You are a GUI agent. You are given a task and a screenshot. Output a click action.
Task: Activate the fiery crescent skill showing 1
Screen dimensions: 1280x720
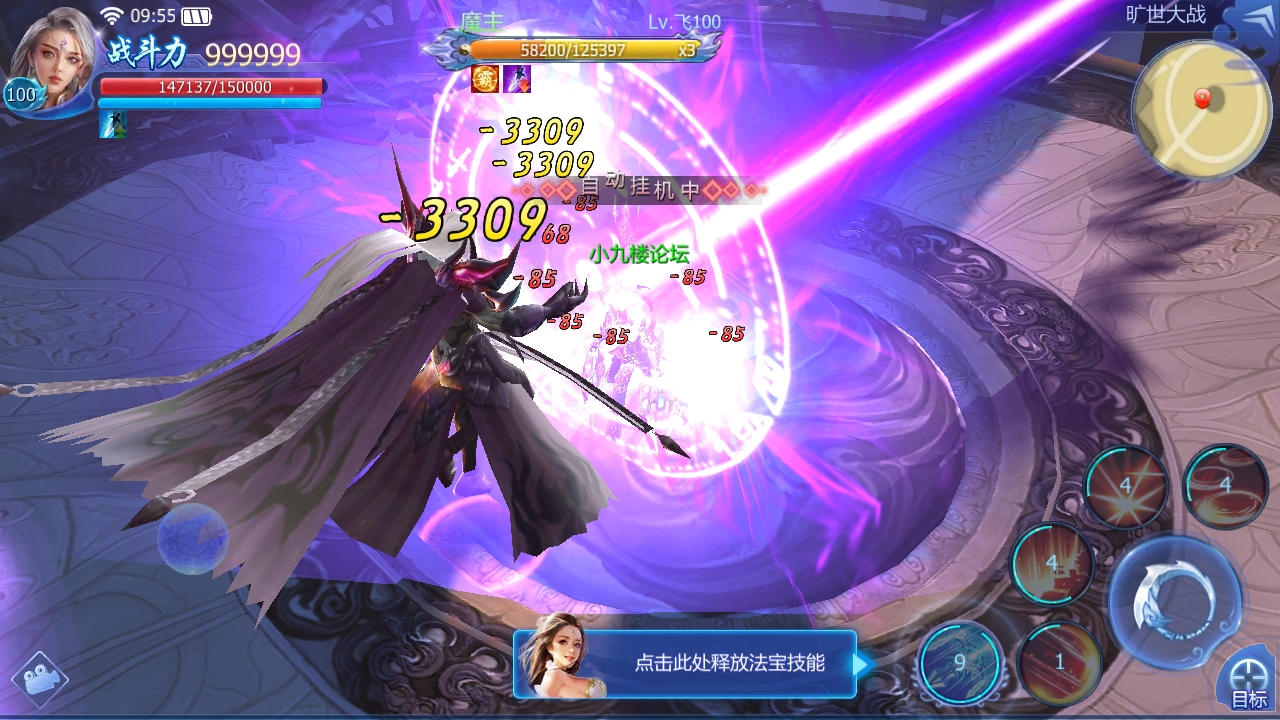click(x=1060, y=662)
